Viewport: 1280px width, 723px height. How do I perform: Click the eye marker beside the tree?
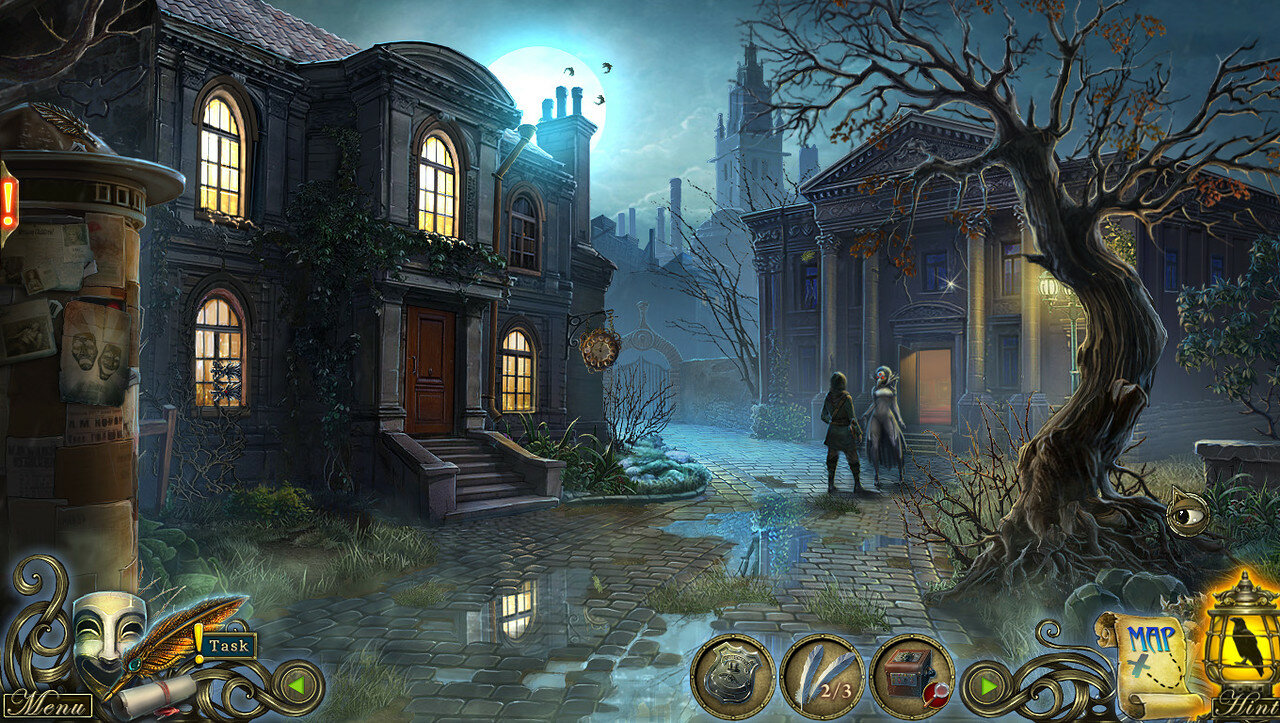tap(1187, 513)
